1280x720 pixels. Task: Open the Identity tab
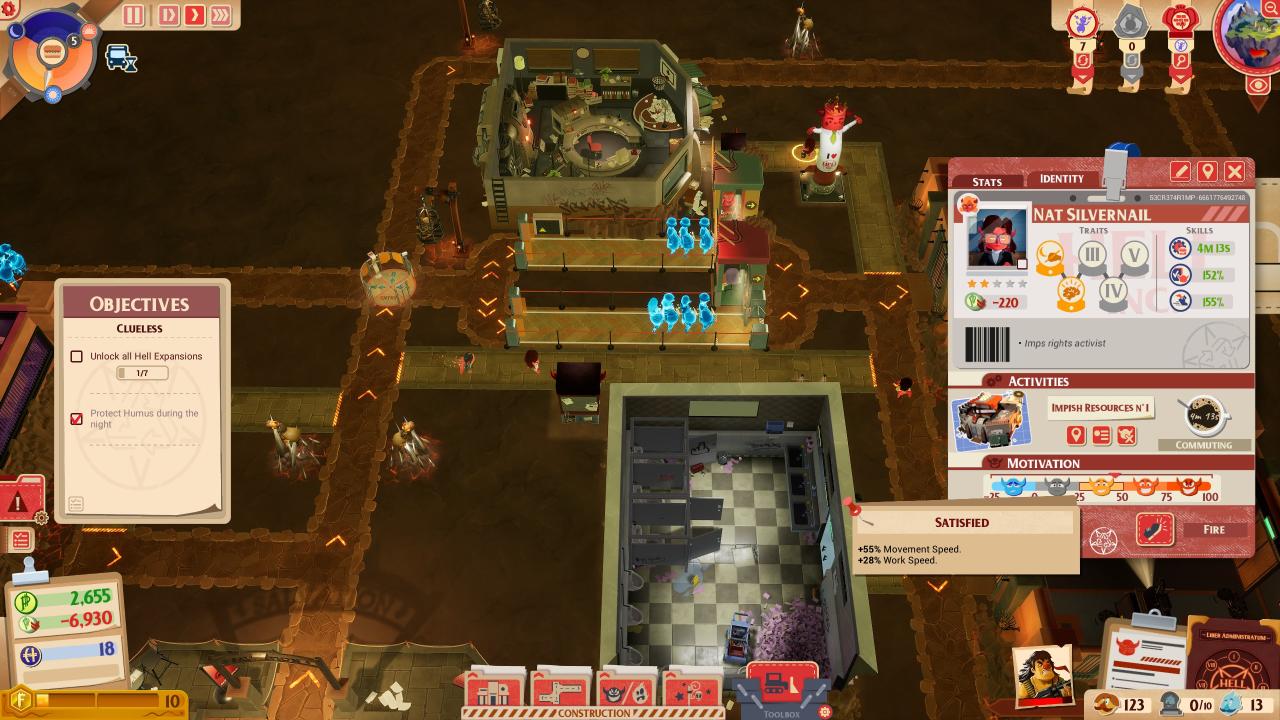1062,178
